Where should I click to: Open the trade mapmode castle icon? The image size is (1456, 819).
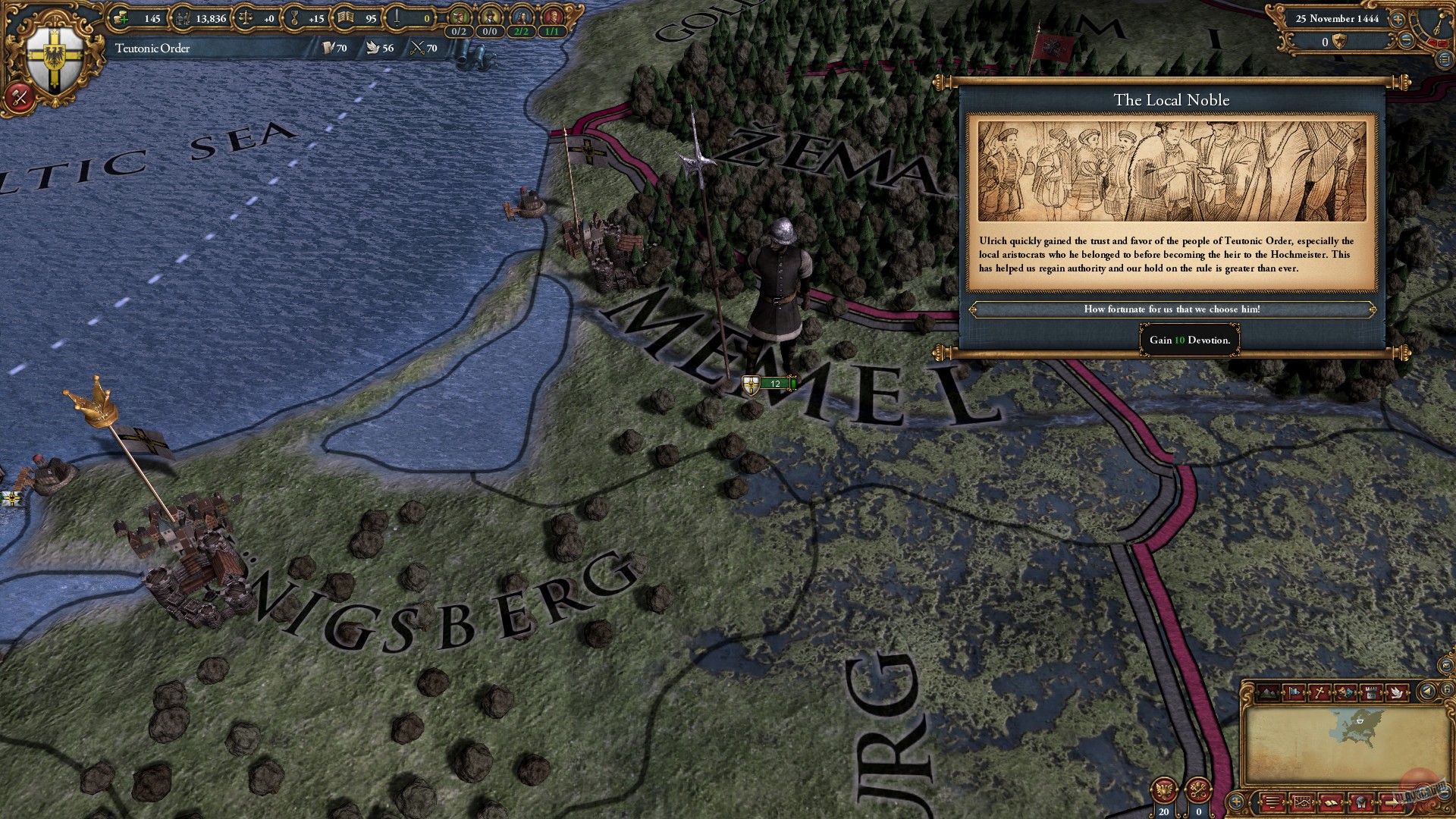(1372, 693)
